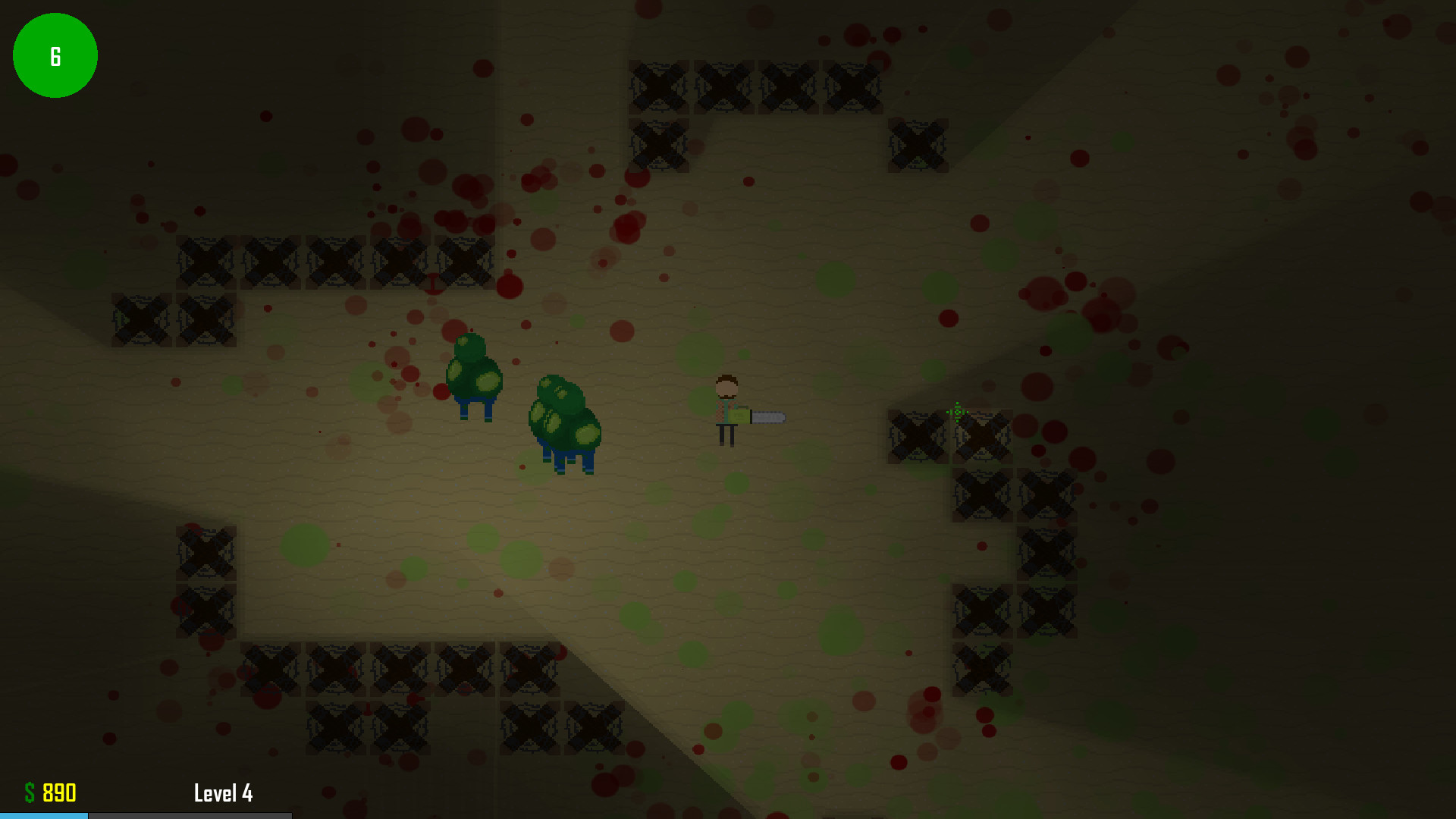The image size is (1456, 819).
Task: Click the X crate at the bottom-left corner wall
Action: point(205,607)
